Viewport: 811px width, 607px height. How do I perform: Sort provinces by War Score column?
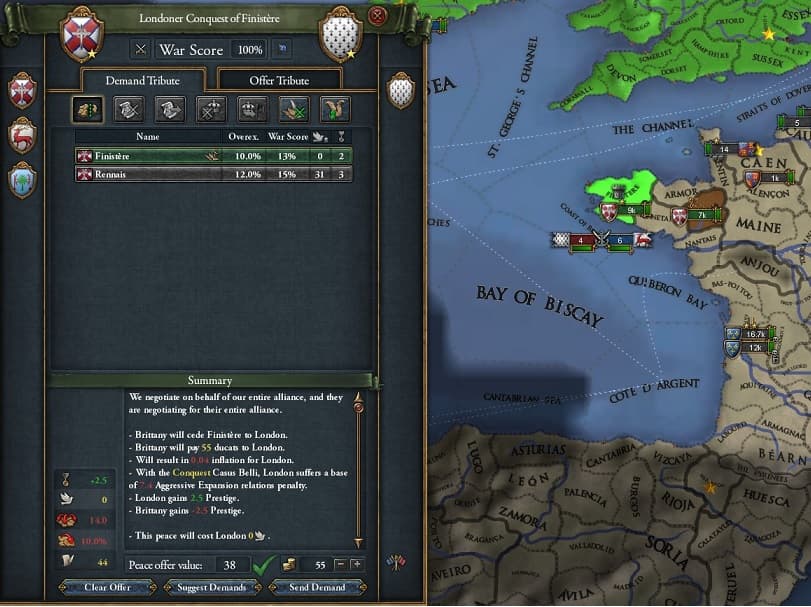pos(289,136)
